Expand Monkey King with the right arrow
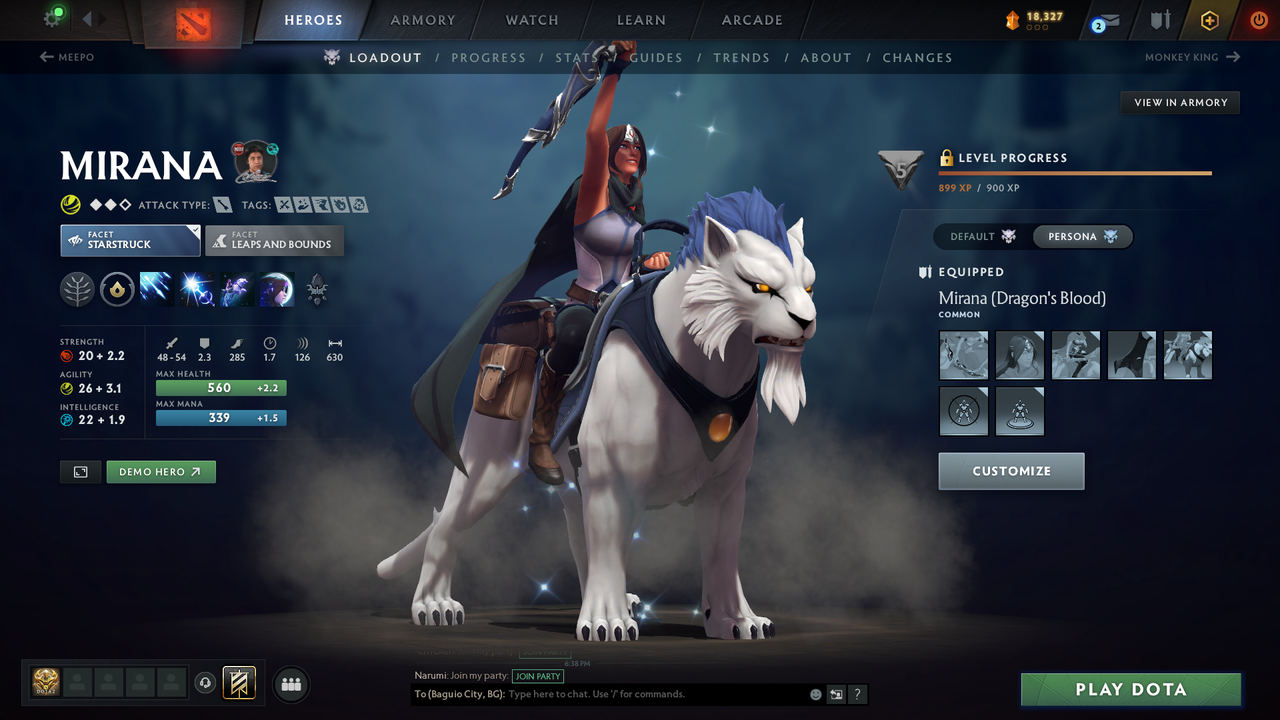Image resolution: width=1280 pixels, height=720 pixels. [1232, 58]
